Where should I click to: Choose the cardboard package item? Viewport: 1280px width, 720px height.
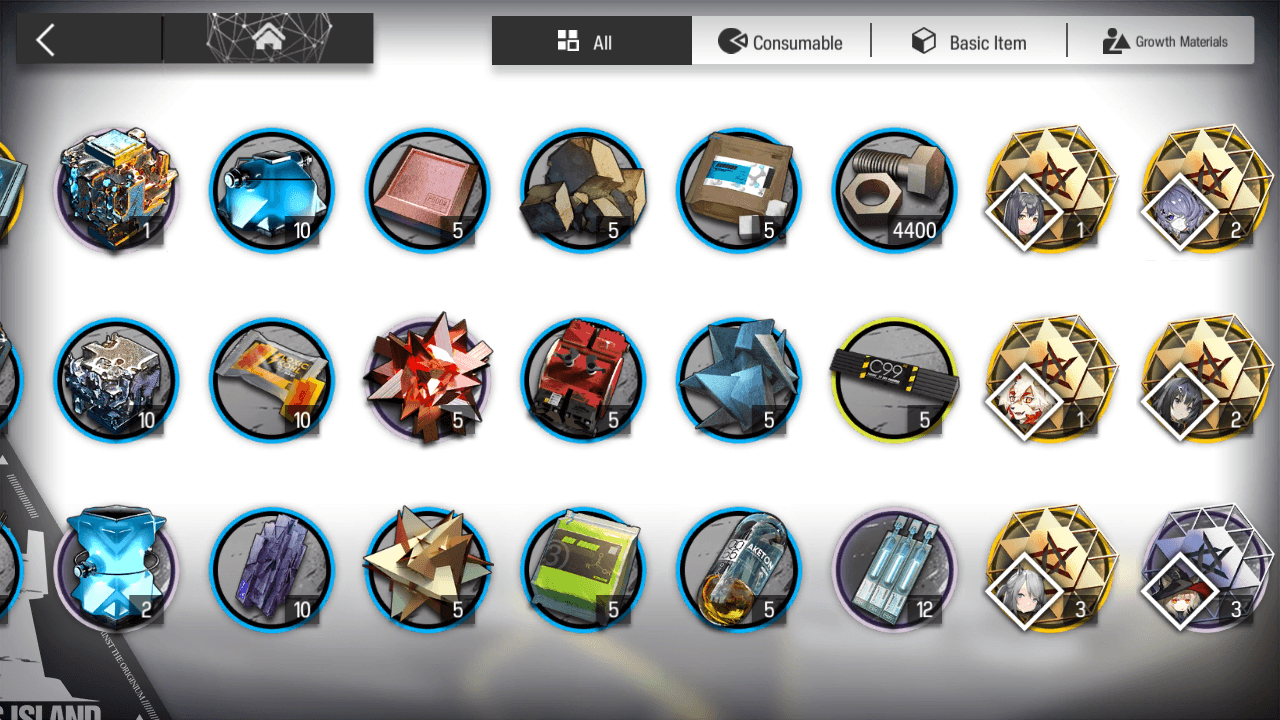[739, 190]
